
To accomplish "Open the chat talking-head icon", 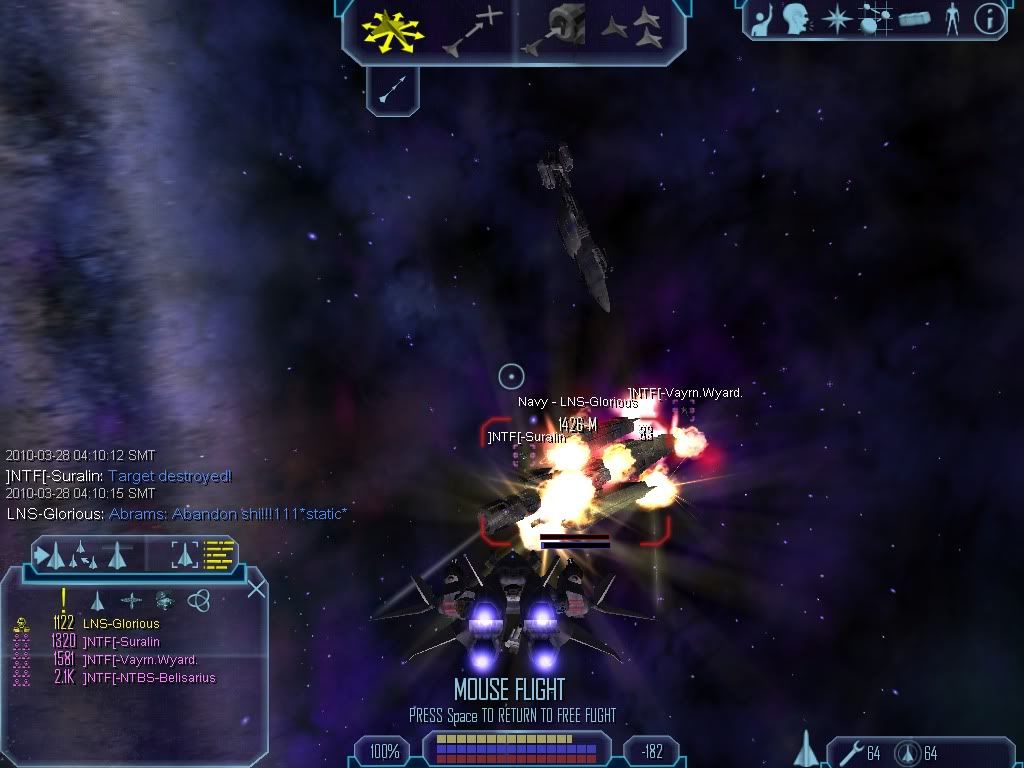I will click(x=796, y=19).
